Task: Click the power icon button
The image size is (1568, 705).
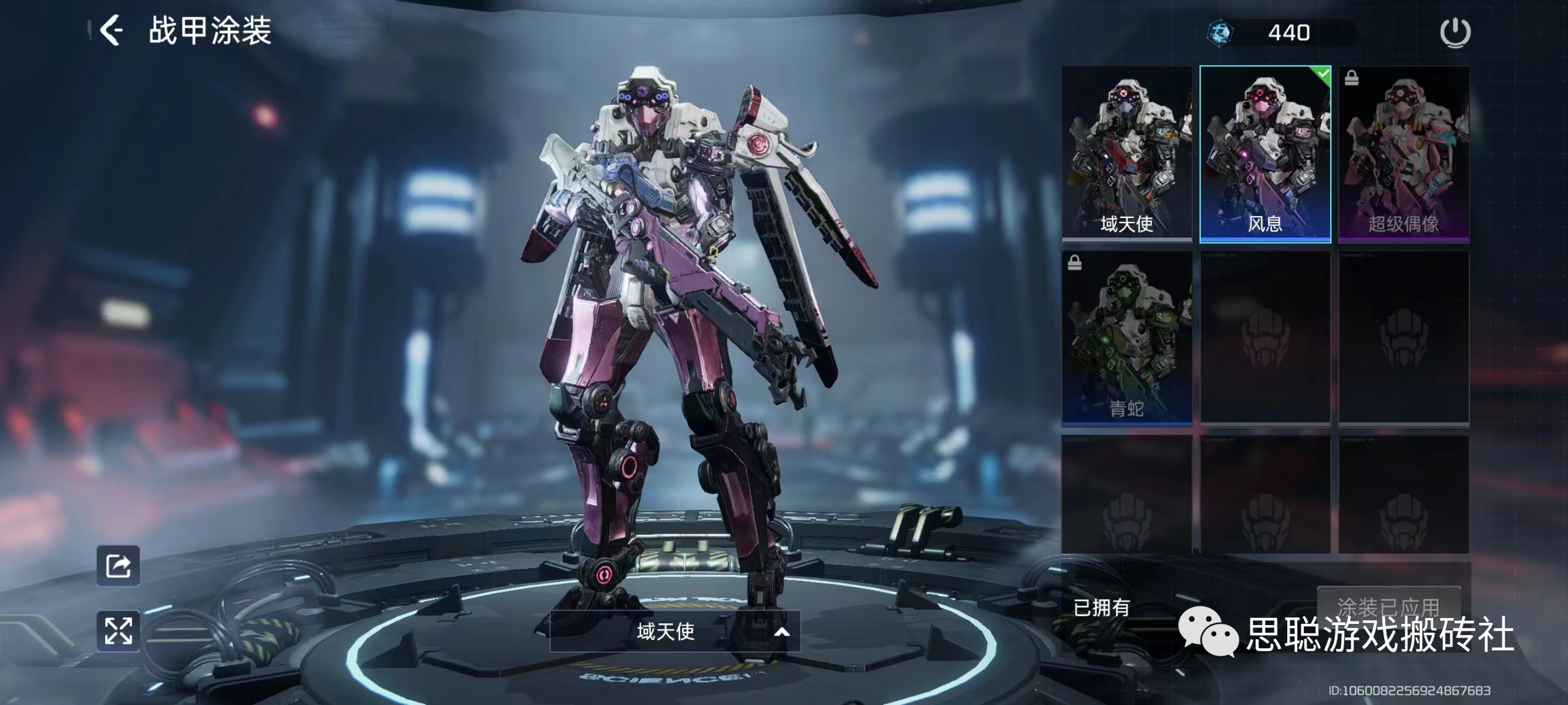Action: [1455, 32]
